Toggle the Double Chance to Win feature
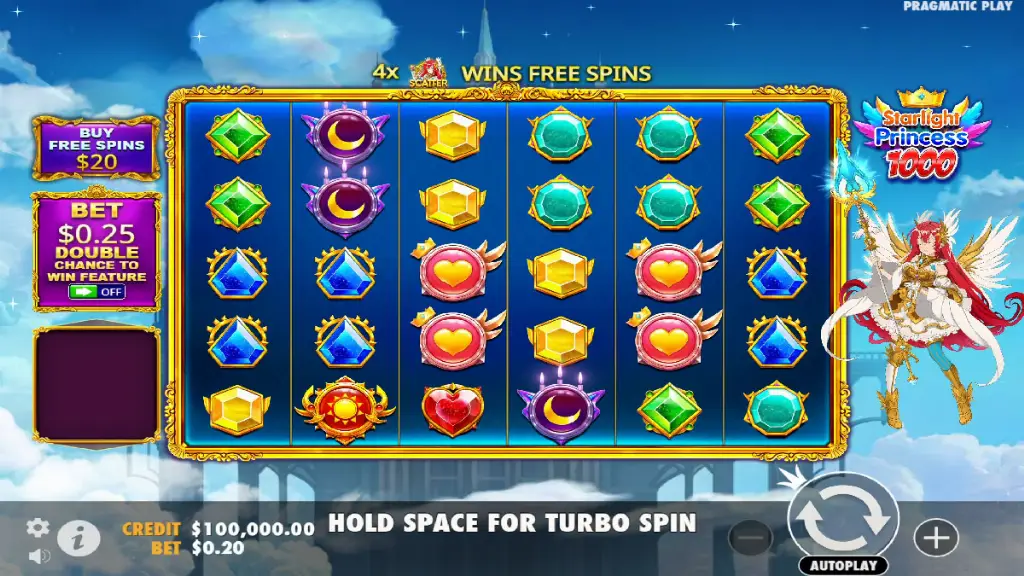This screenshot has height=576, width=1024. click(96, 291)
